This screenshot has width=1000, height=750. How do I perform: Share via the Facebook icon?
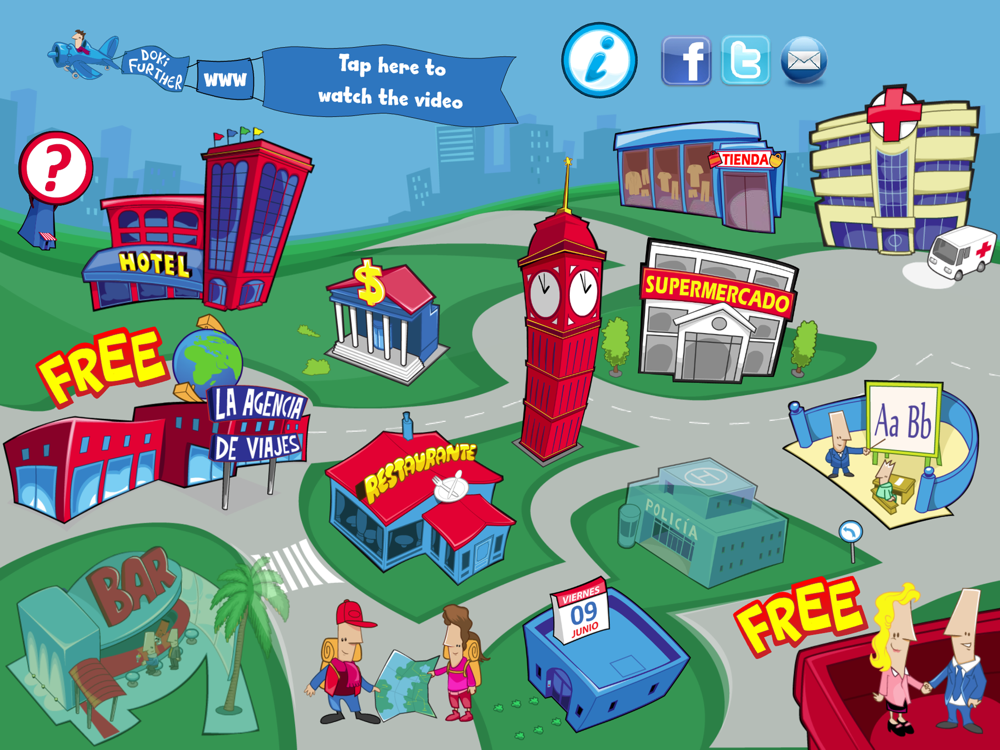[686, 61]
